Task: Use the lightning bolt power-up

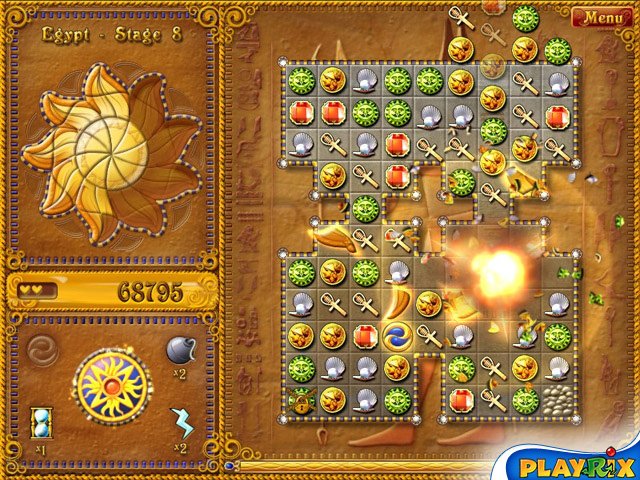Action: coord(181,423)
